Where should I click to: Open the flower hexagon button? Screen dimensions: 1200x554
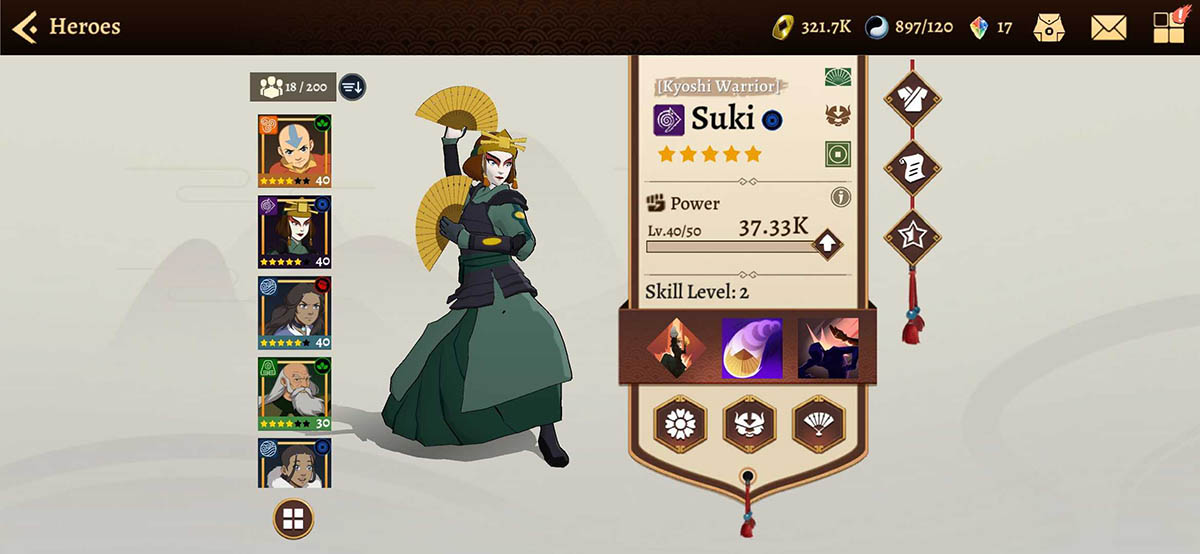680,423
